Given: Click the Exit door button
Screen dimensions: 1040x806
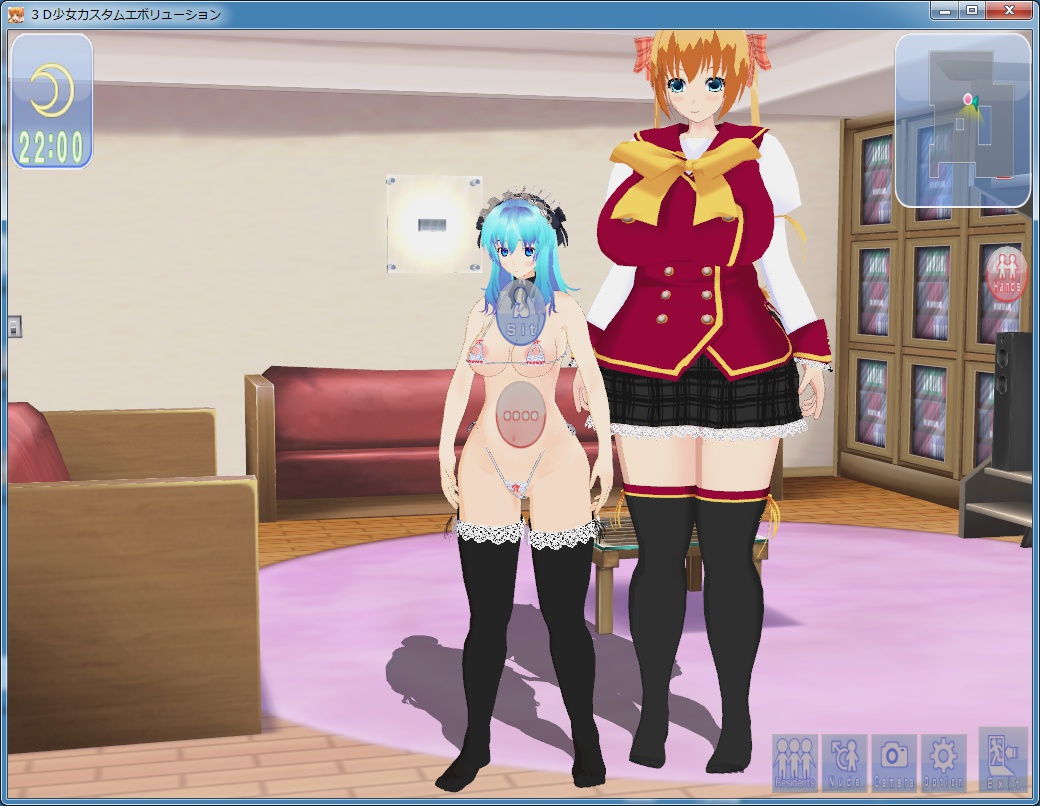Looking at the screenshot, I should click(x=1002, y=759).
